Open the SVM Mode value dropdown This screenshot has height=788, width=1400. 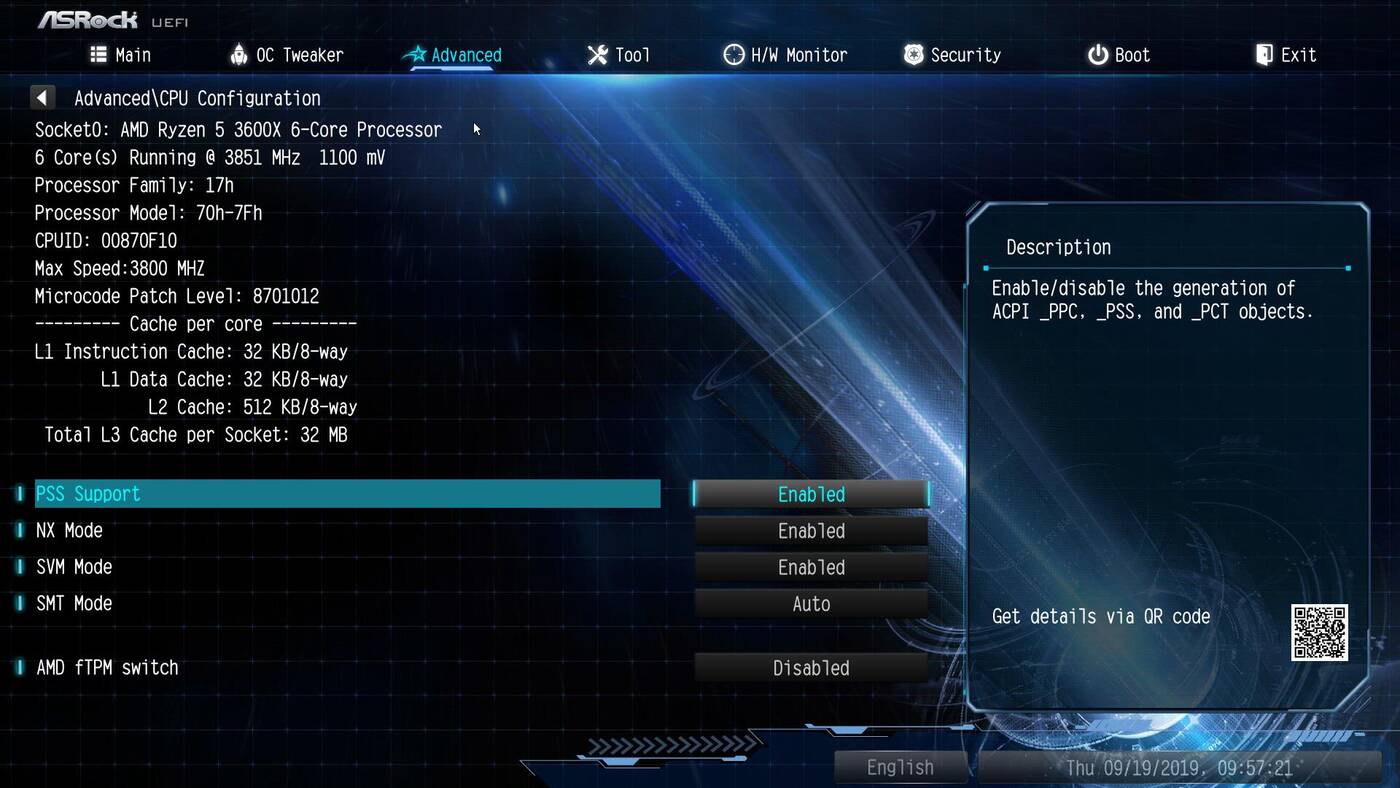tap(811, 568)
